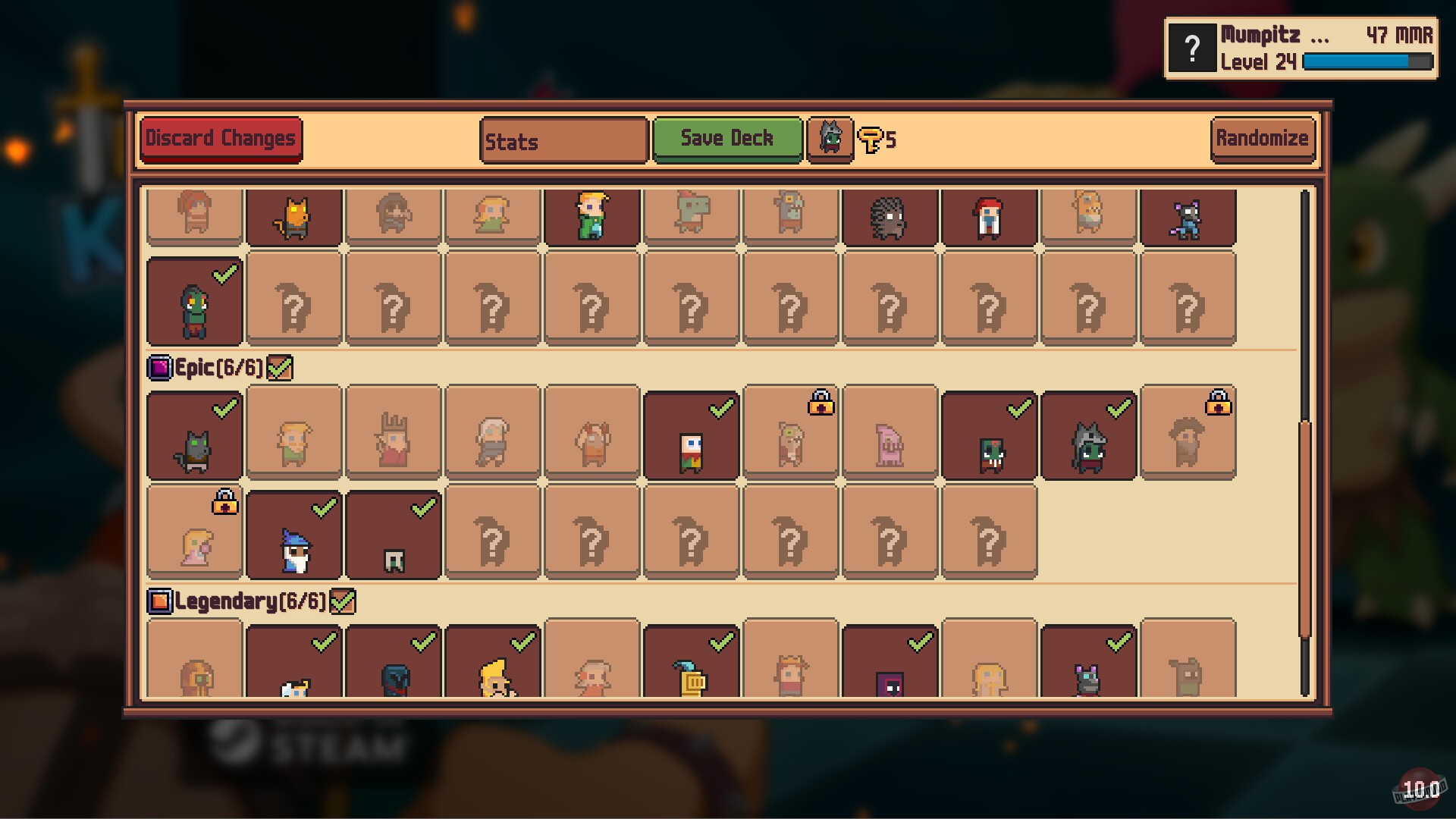This screenshot has width=1456, height=819.
Task: Click the question mark player avatar
Action: pyautogui.click(x=1192, y=48)
